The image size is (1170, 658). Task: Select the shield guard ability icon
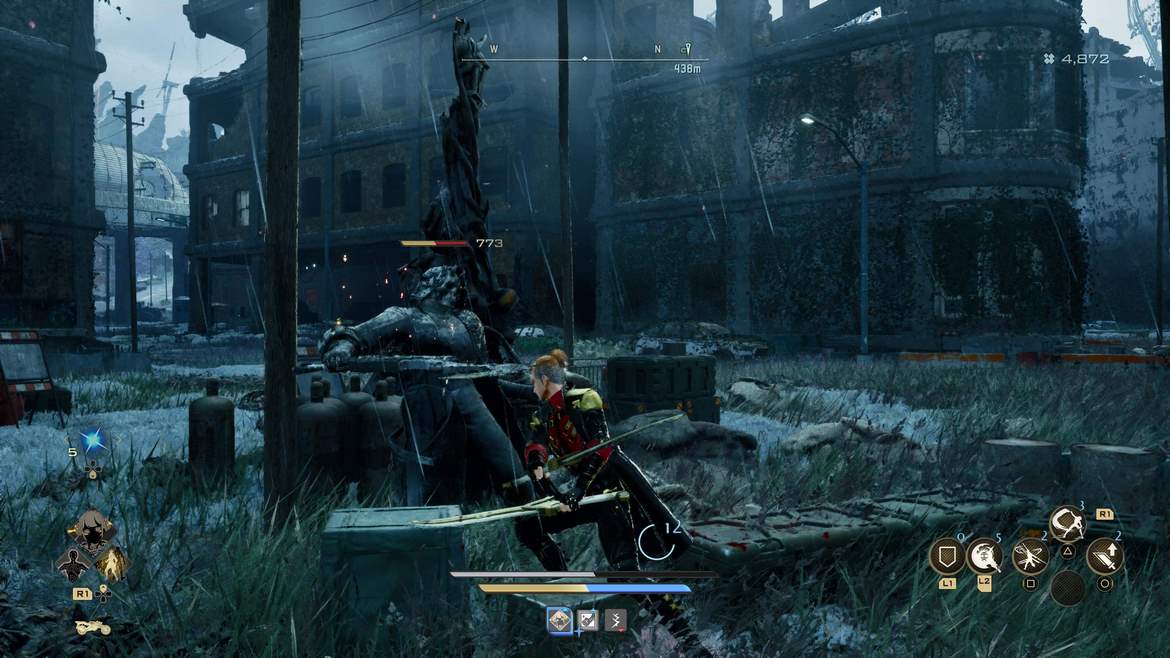[946, 556]
